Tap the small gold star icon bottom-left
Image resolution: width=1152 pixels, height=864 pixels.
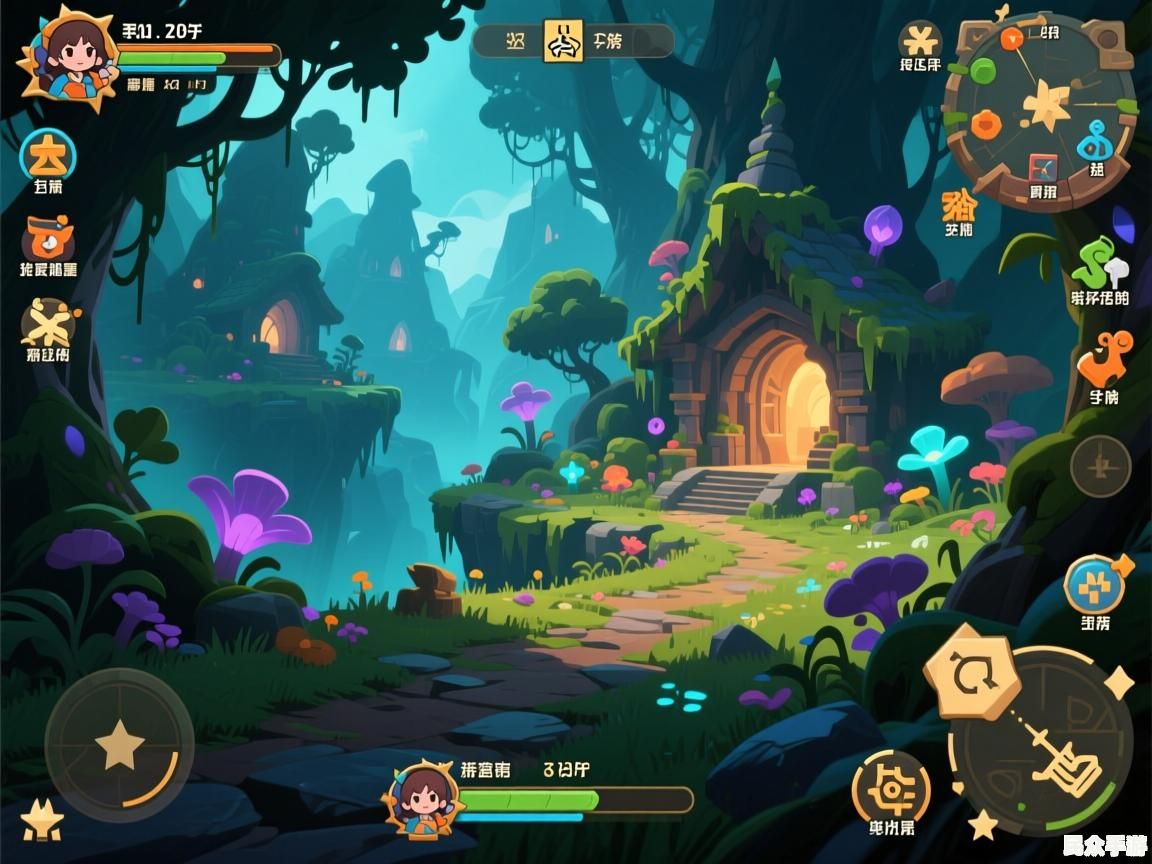click(x=41, y=821)
